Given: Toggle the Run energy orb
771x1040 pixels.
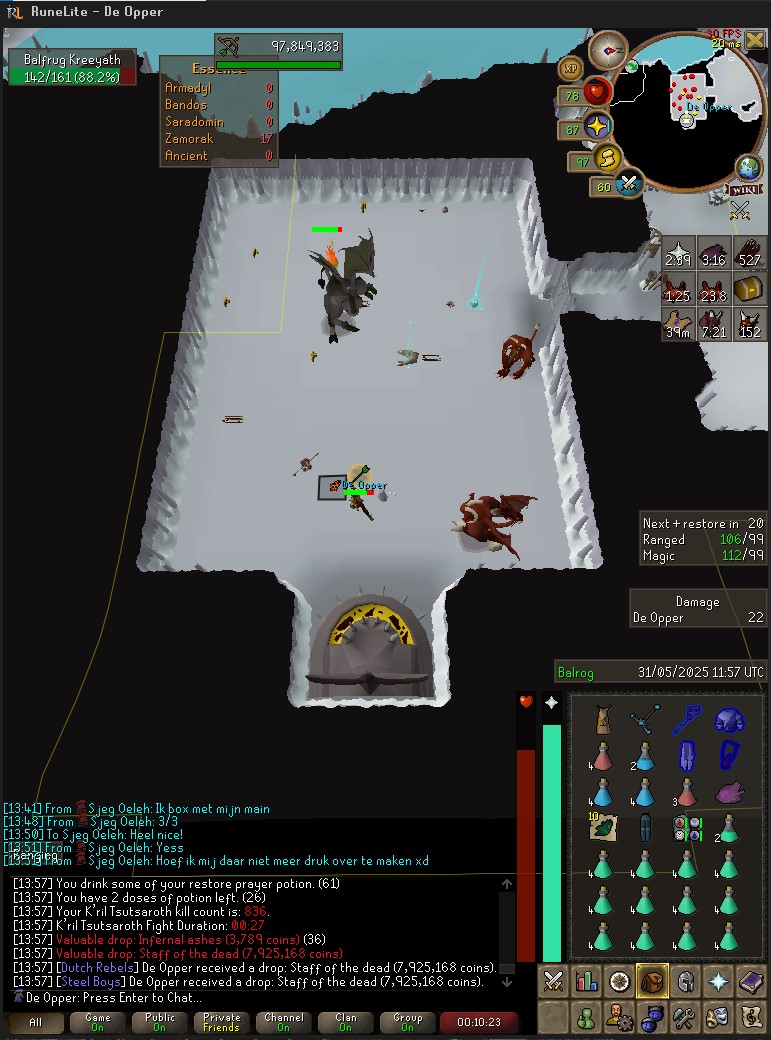Looking at the screenshot, I should point(608,159).
